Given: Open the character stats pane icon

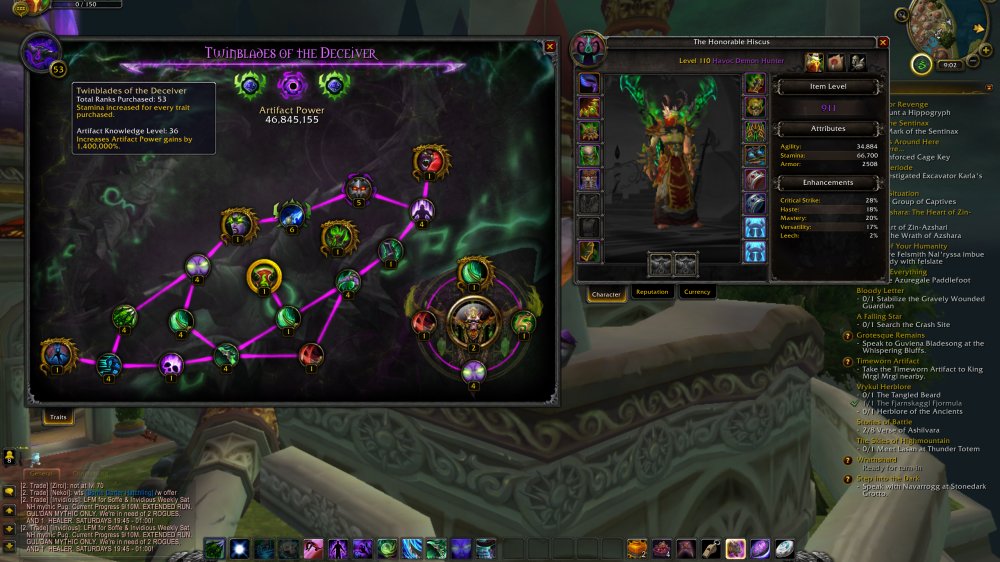Looking at the screenshot, I should click(813, 62).
